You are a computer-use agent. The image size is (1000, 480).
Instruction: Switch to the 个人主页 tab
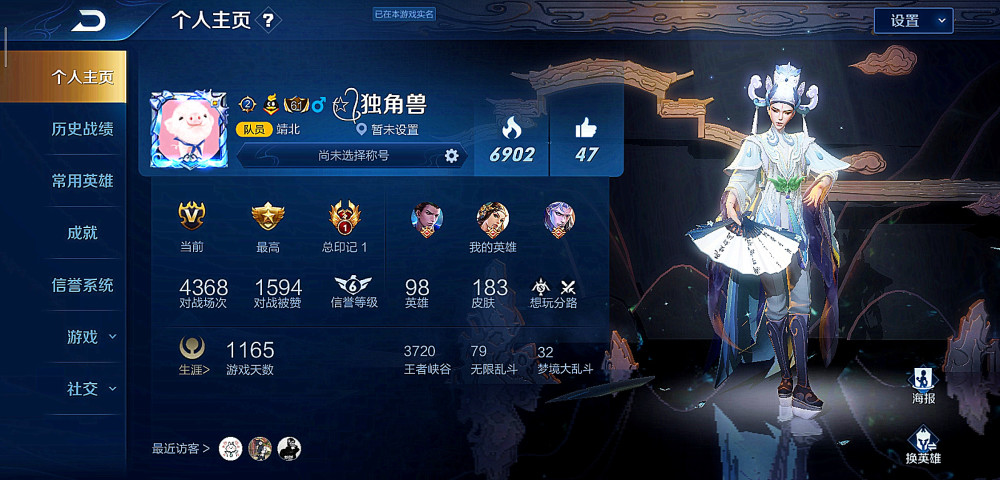[x=82, y=77]
